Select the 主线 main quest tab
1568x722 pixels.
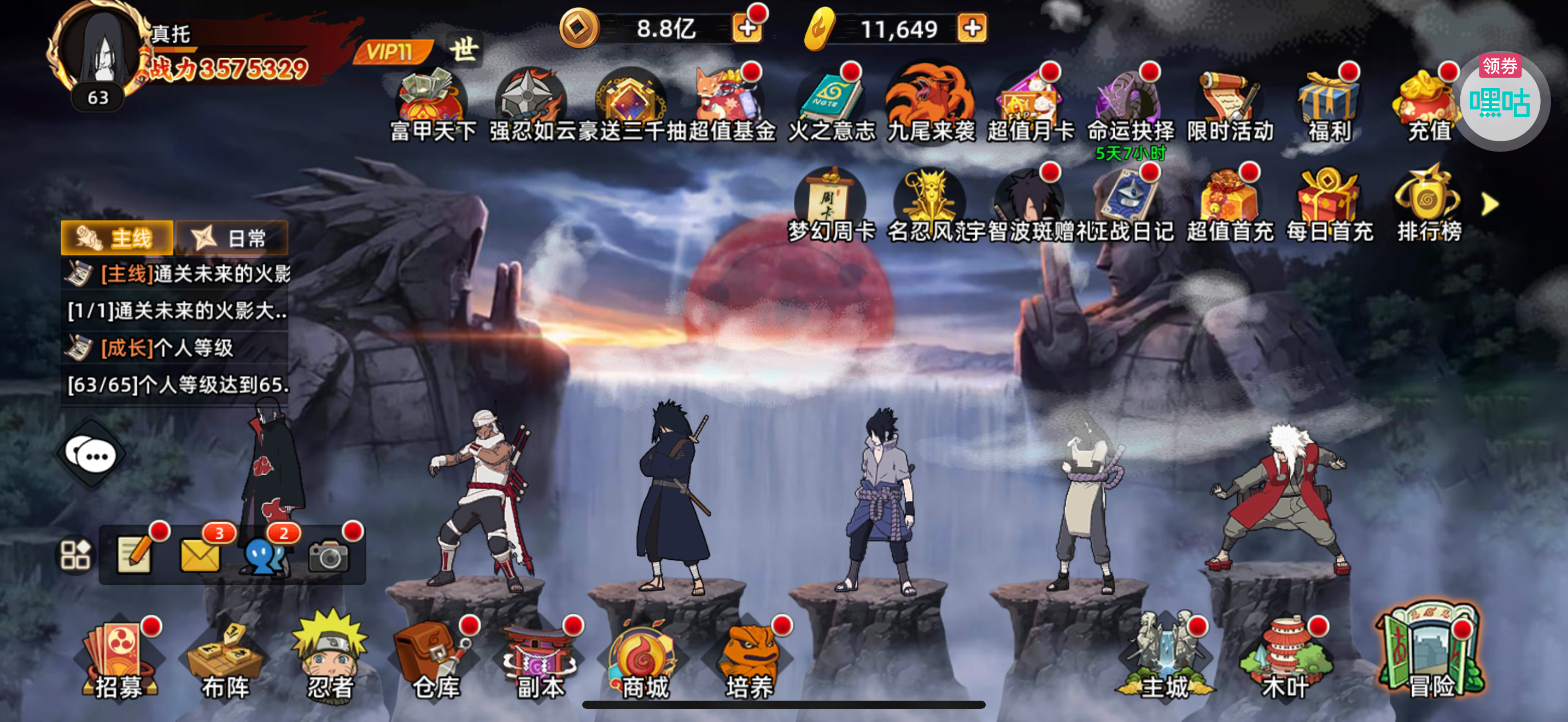[x=117, y=238]
